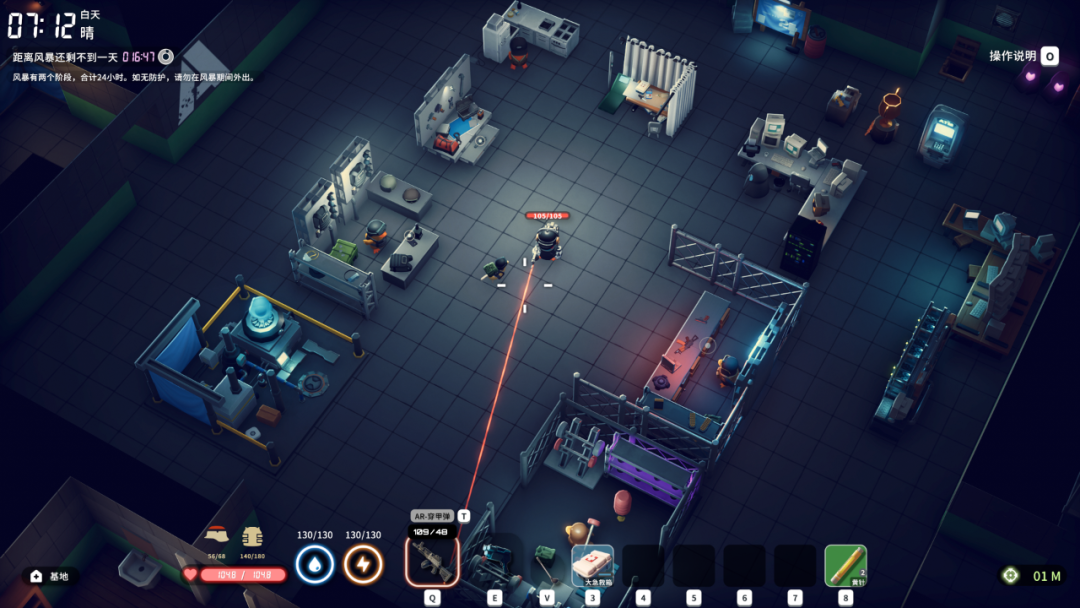This screenshot has height=608, width=1080.
Task: Click the water droplet hydration icon
Action: coord(314,564)
